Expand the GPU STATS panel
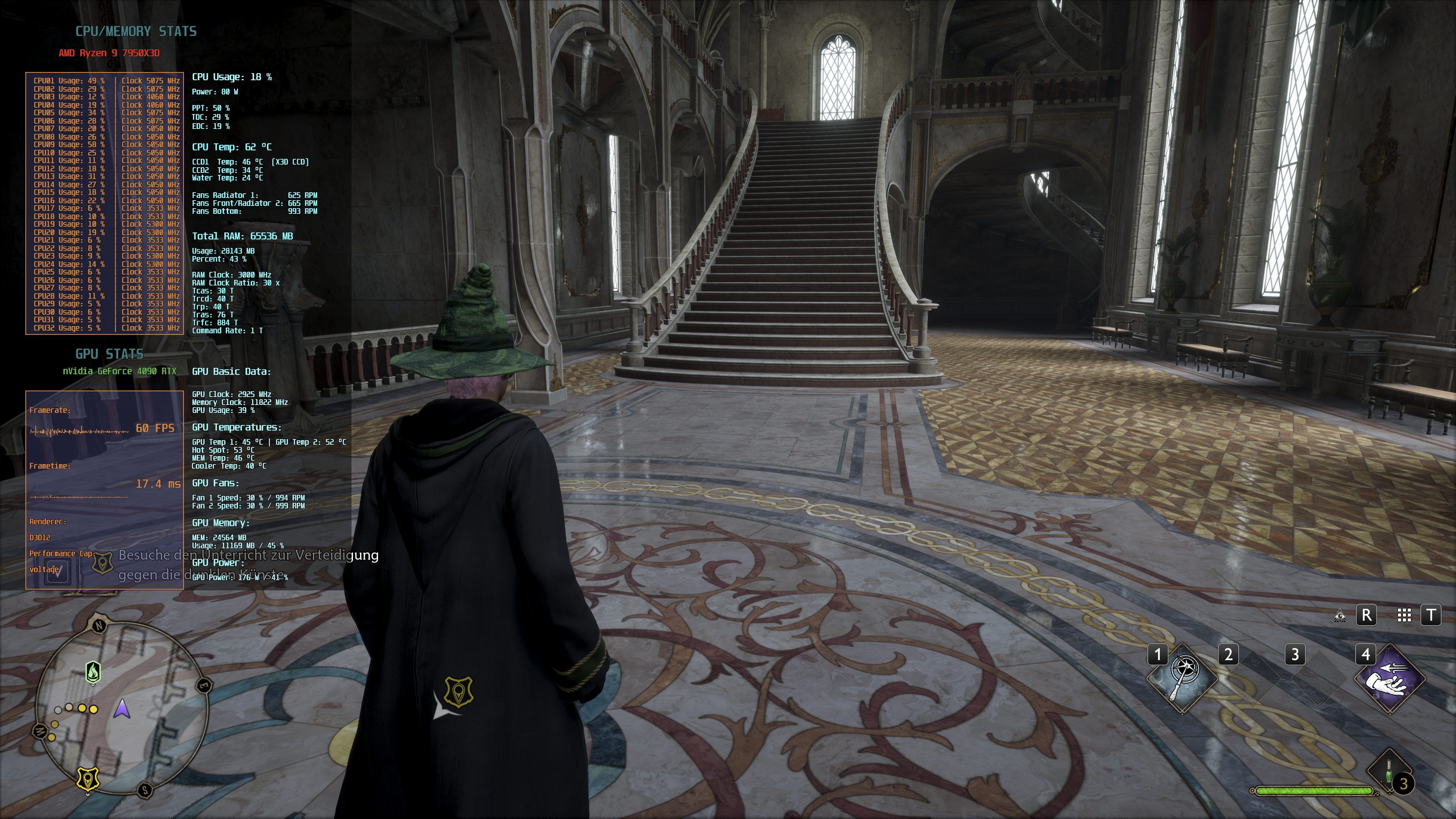Viewport: 1456px width, 819px height. (x=109, y=355)
